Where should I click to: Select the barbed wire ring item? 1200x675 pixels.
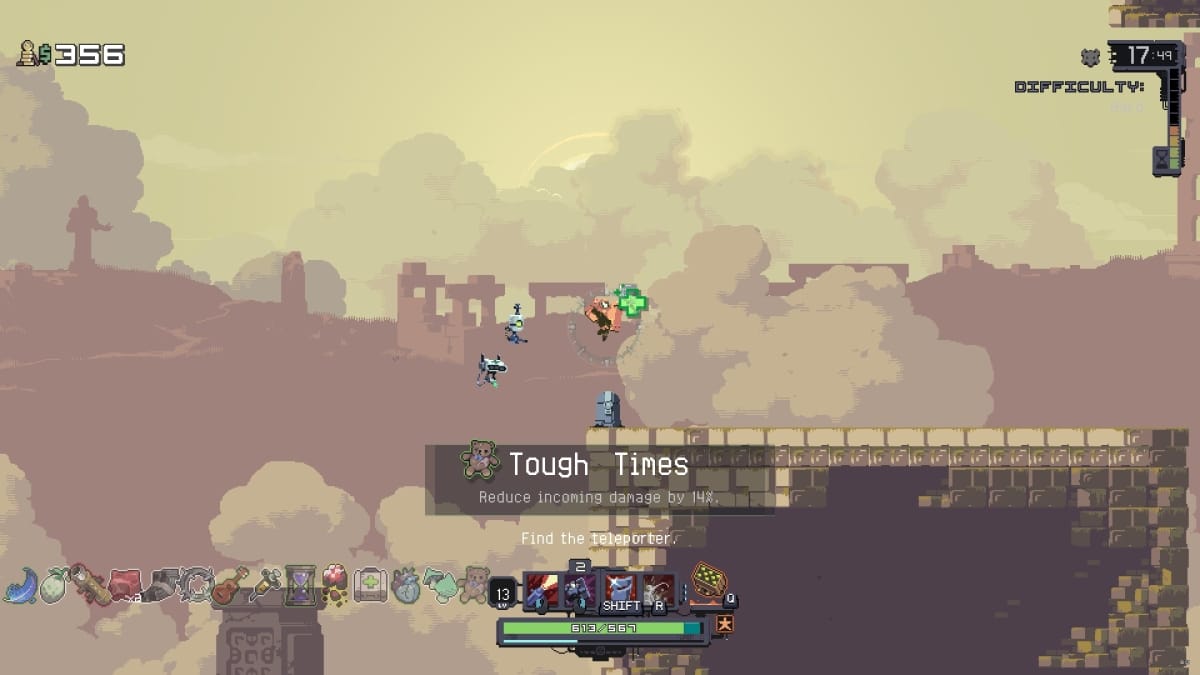[196, 587]
